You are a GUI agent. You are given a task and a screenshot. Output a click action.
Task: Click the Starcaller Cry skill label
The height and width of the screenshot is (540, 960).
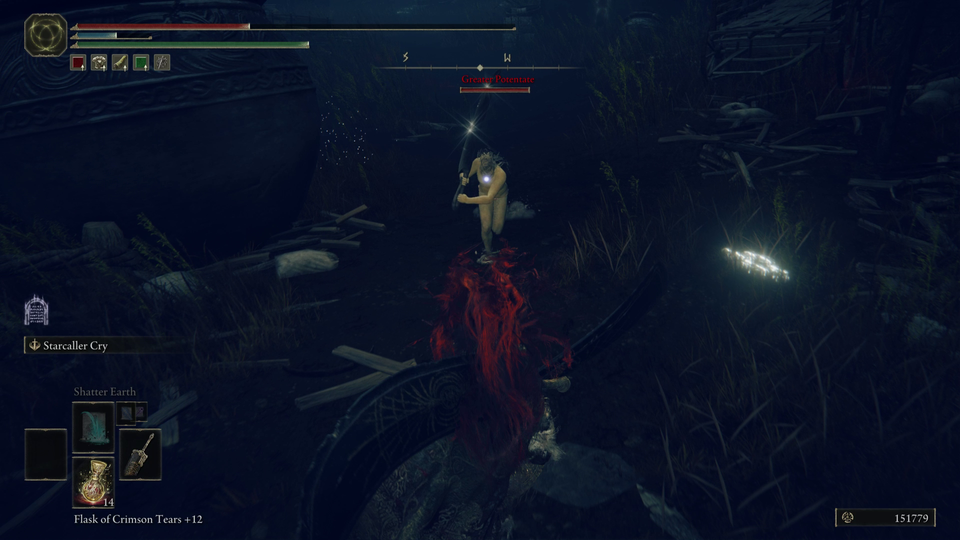(x=75, y=346)
